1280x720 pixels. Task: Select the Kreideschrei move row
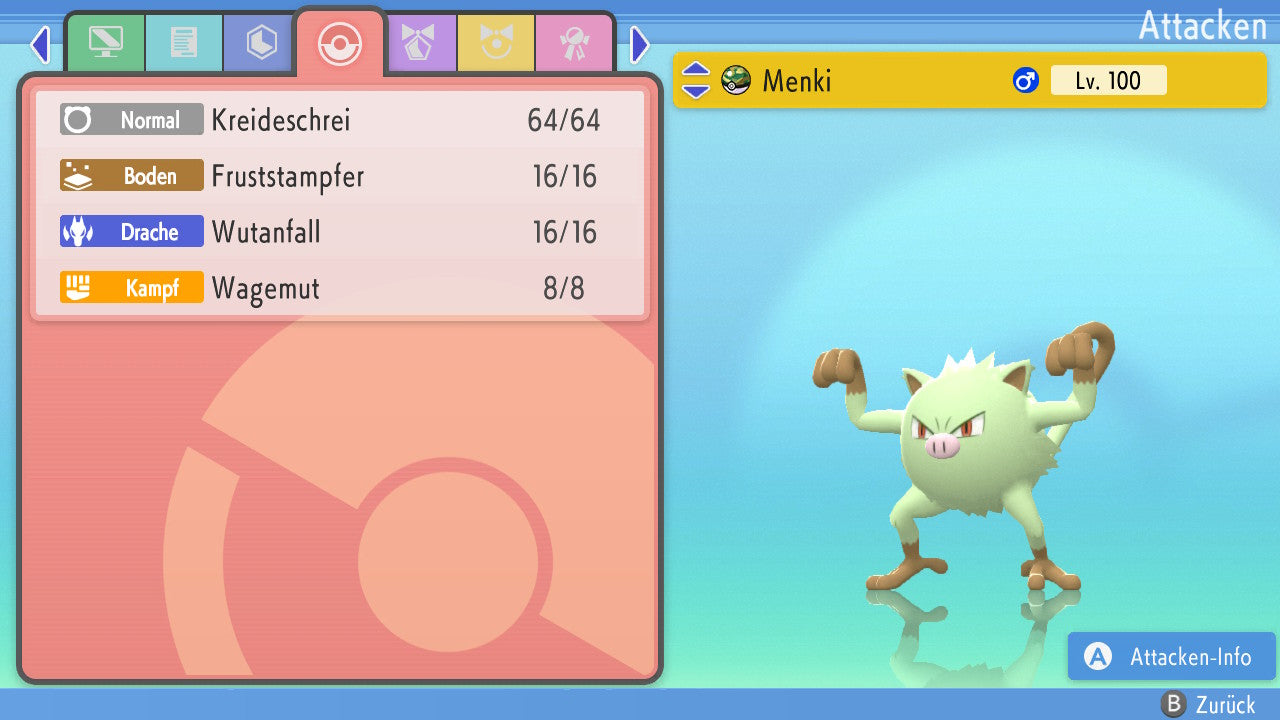click(340, 121)
